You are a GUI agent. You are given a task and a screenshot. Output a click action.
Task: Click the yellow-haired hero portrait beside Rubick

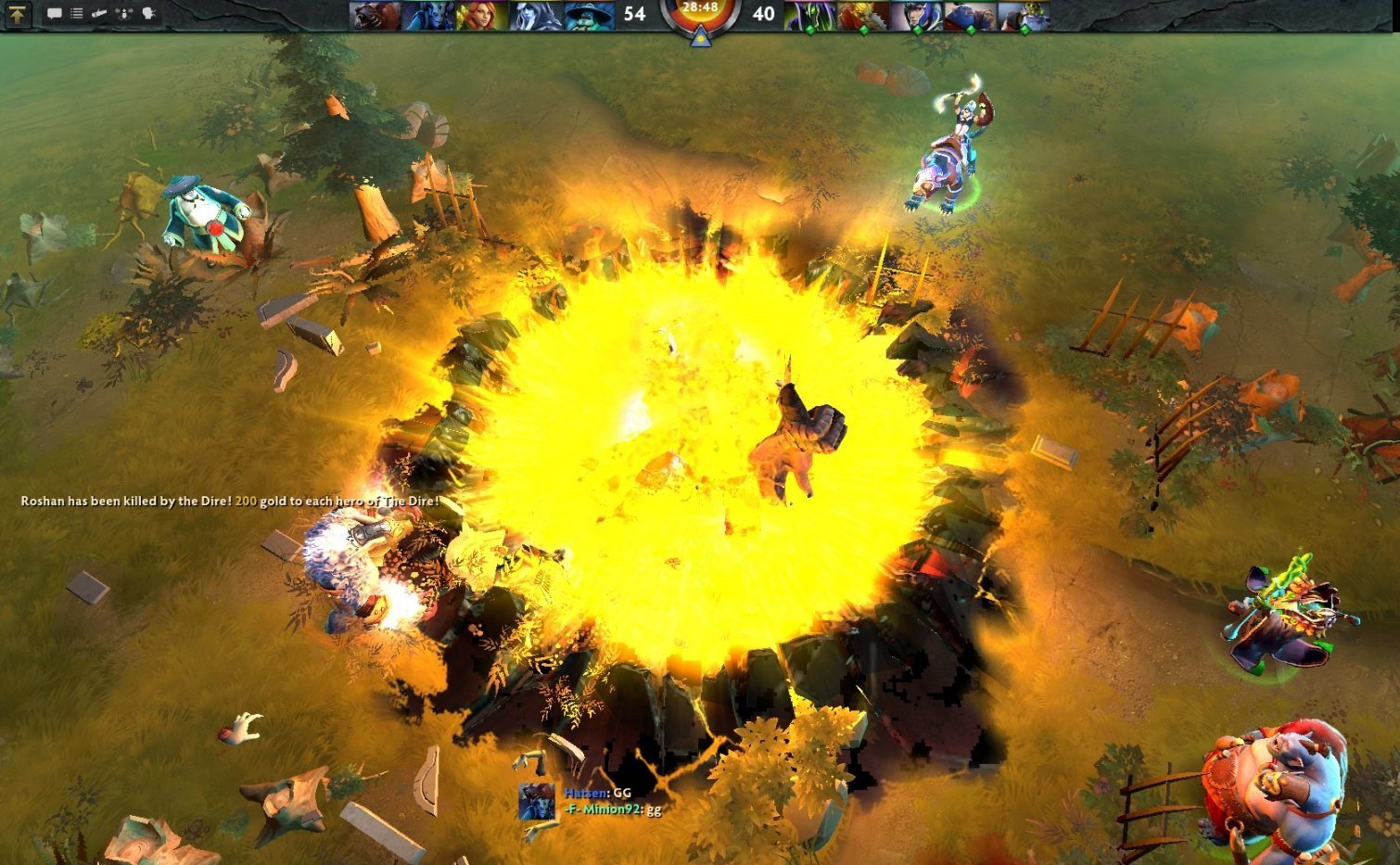coord(863,15)
